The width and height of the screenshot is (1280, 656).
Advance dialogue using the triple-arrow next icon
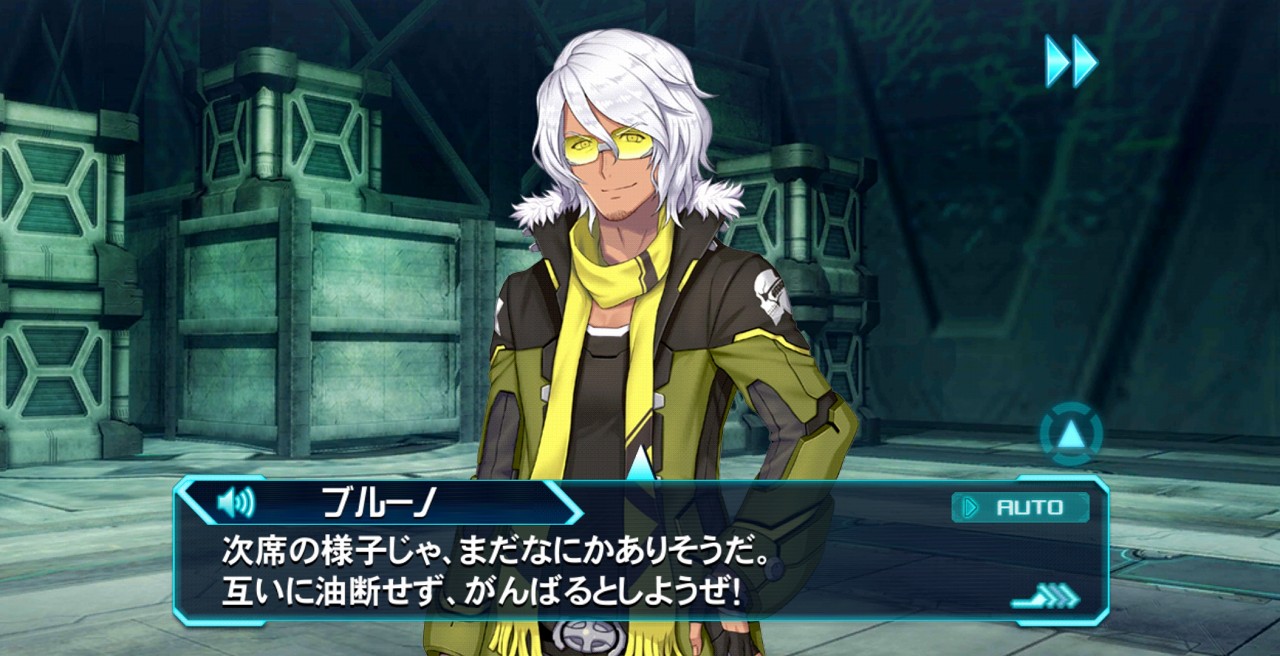point(1046,598)
